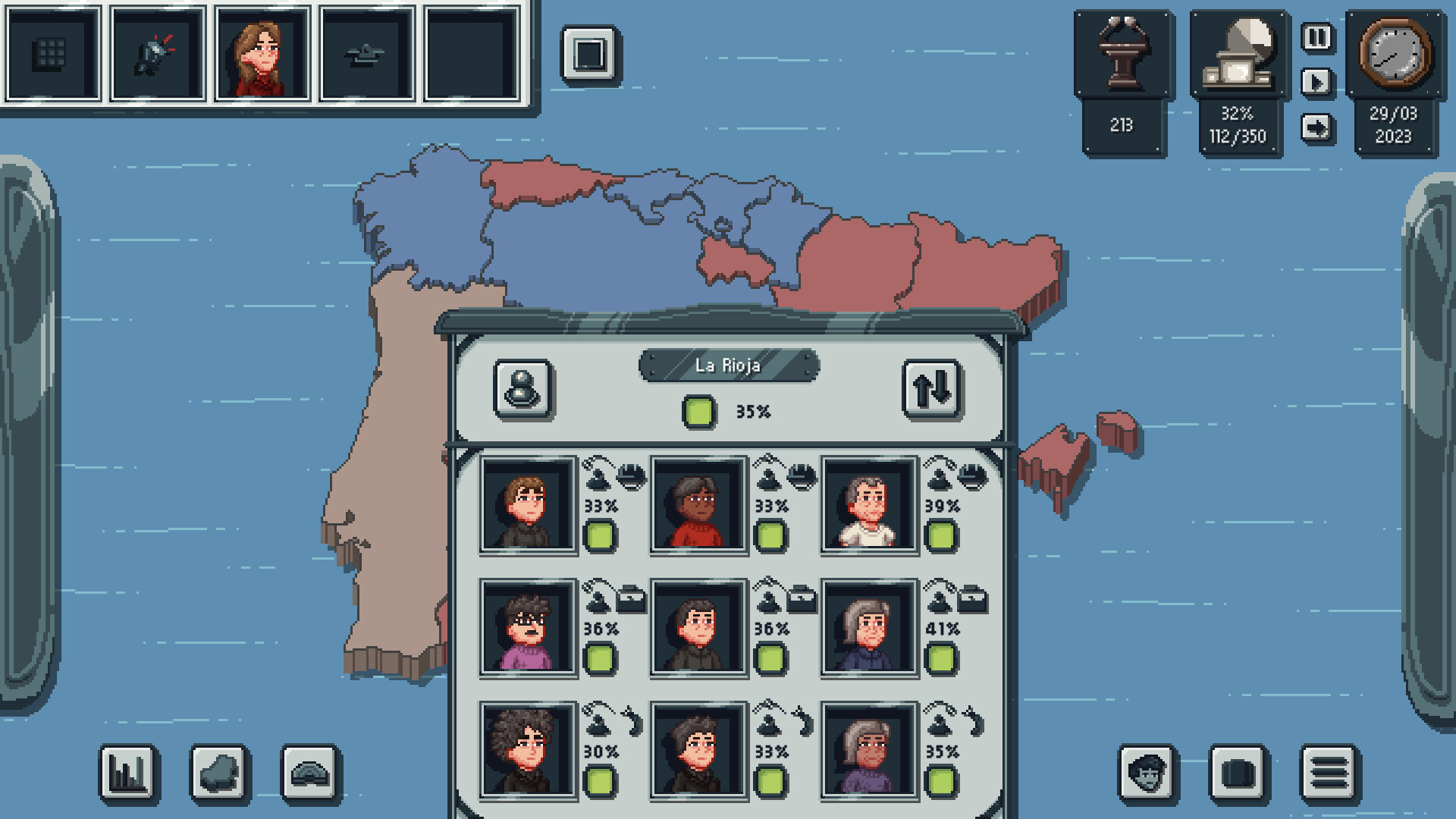Click the podium icon showing 213

pos(1121,55)
